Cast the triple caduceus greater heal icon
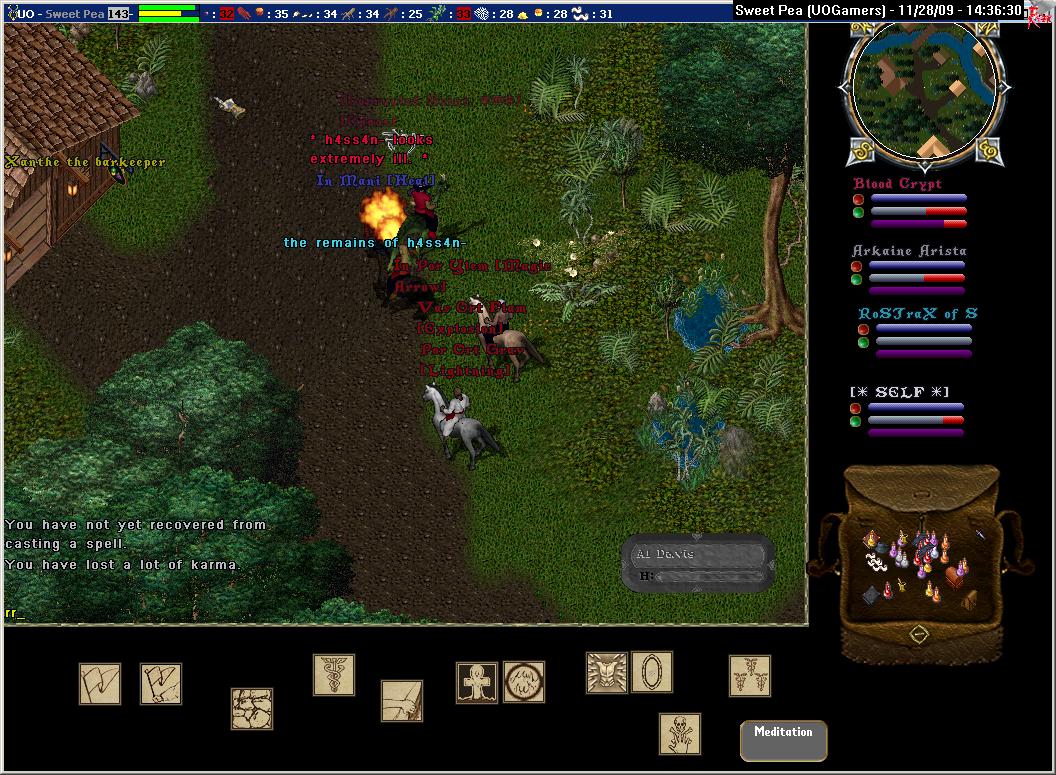The height and width of the screenshot is (775, 1056). pos(749,676)
